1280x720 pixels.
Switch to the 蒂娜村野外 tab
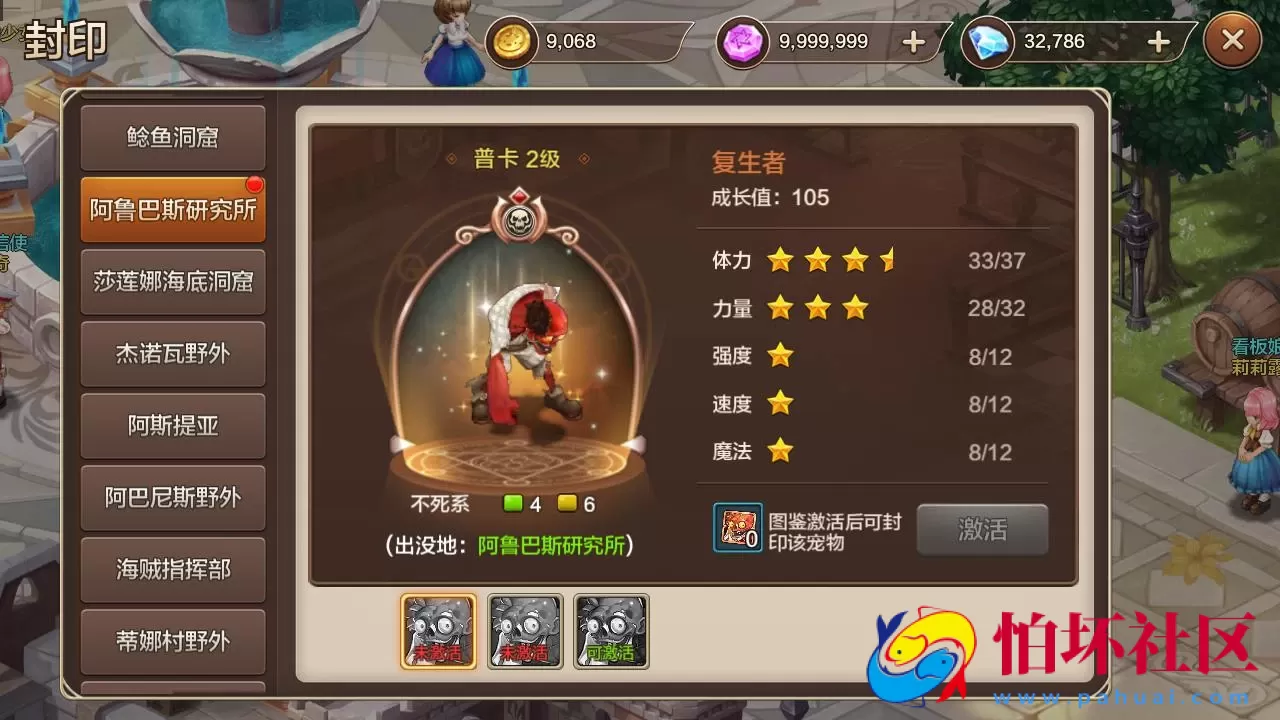pyautogui.click(x=172, y=641)
